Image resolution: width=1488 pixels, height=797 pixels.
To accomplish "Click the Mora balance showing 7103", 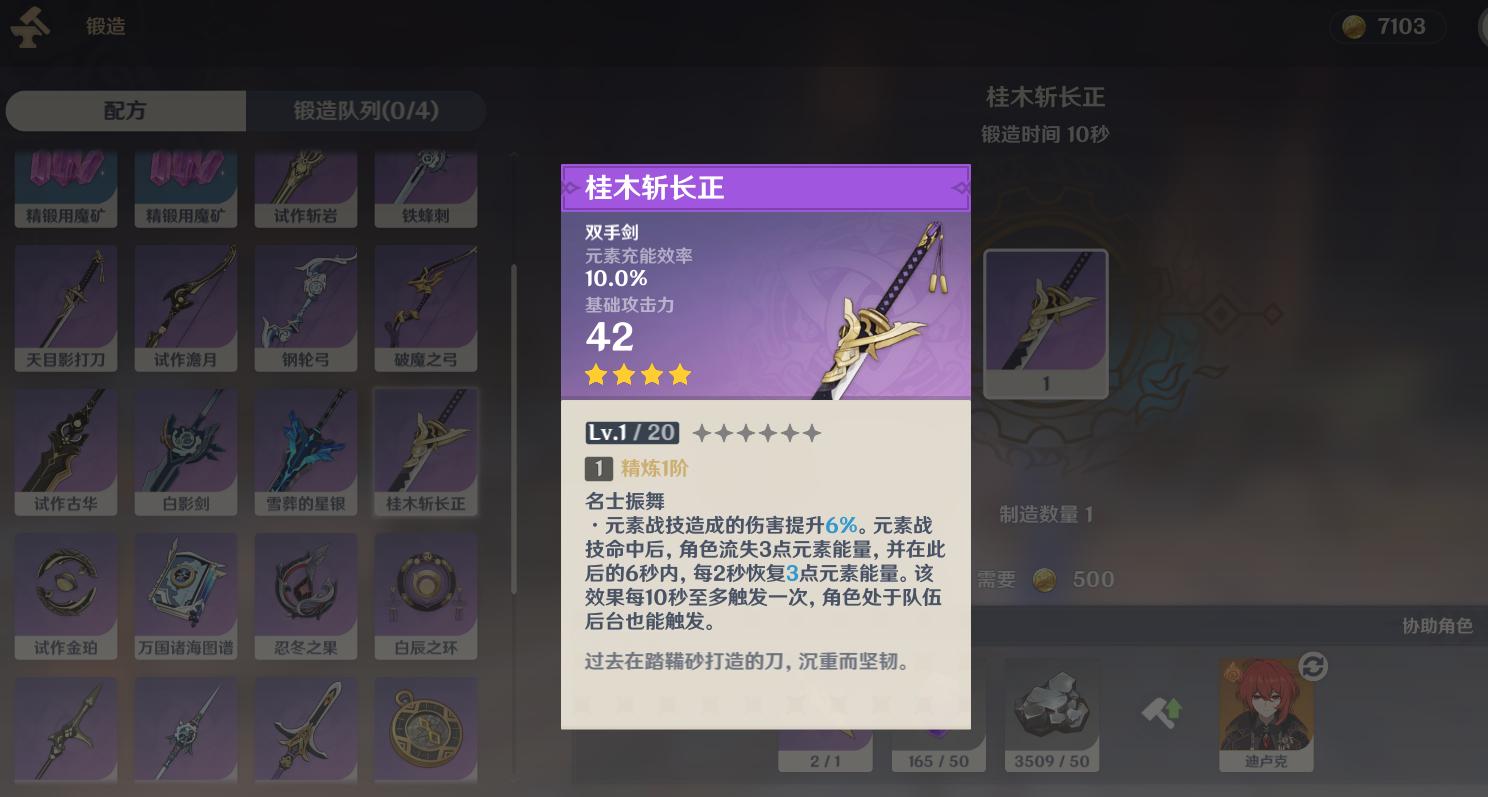I will tap(1387, 25).
